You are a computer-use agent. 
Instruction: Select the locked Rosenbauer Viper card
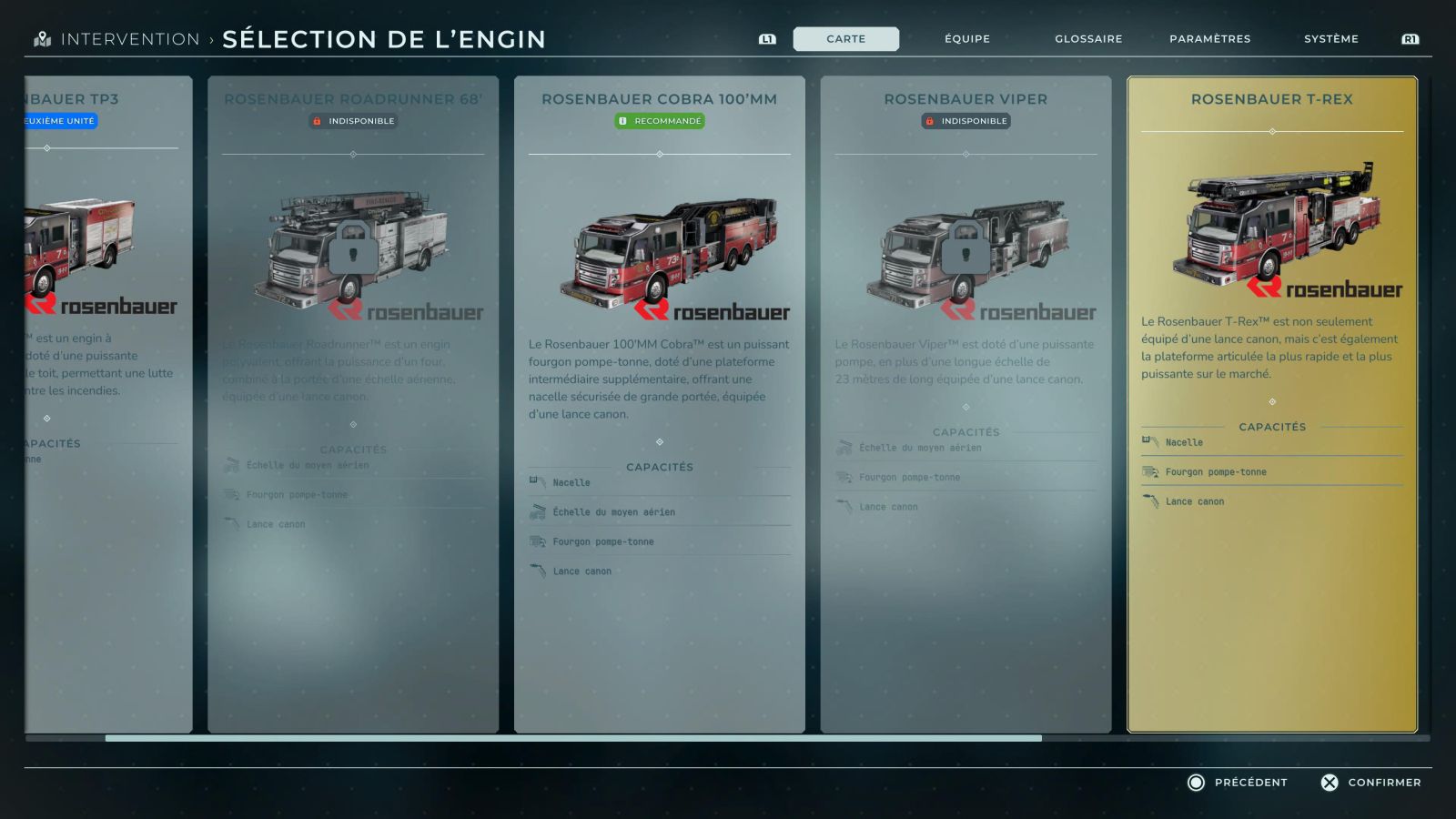point(966,404)
